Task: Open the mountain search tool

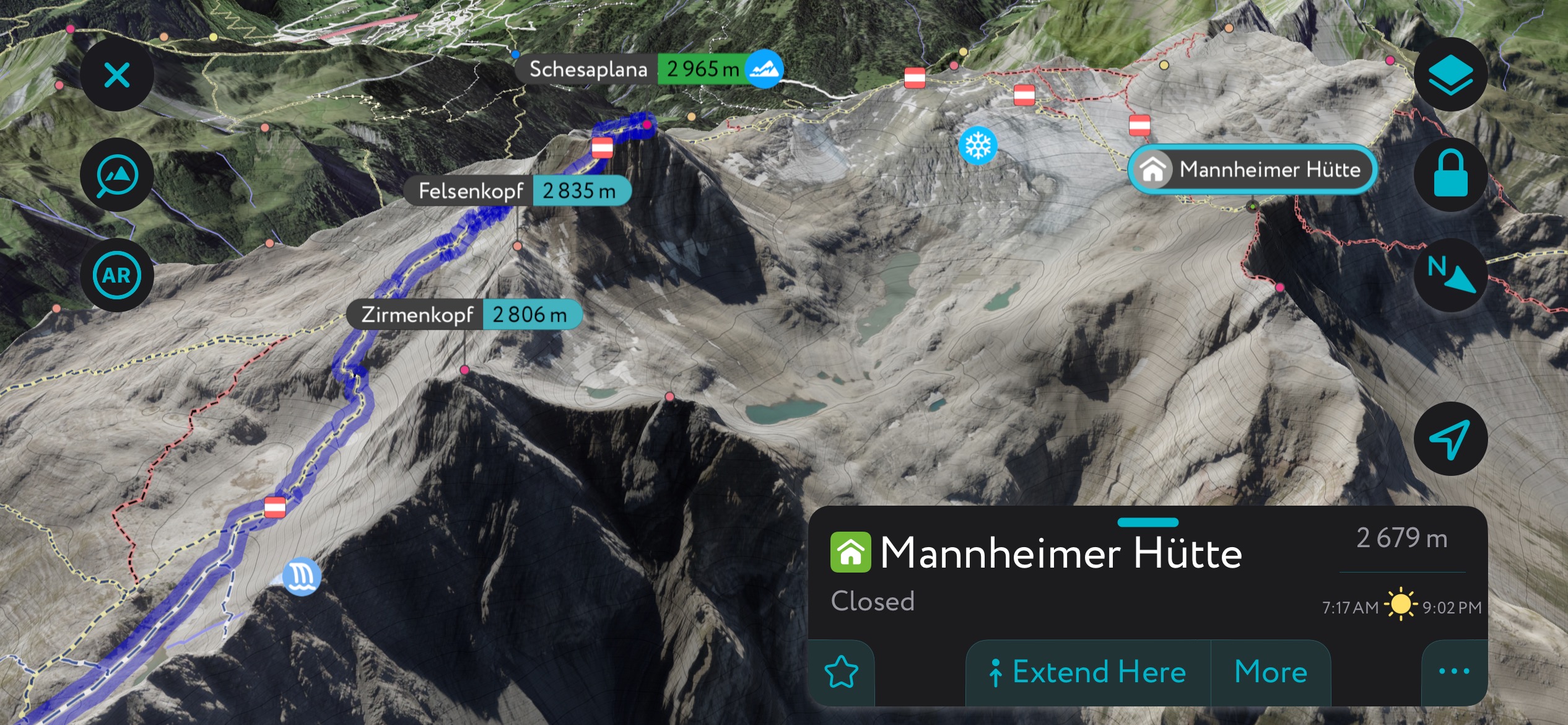Action: [116, 175]
